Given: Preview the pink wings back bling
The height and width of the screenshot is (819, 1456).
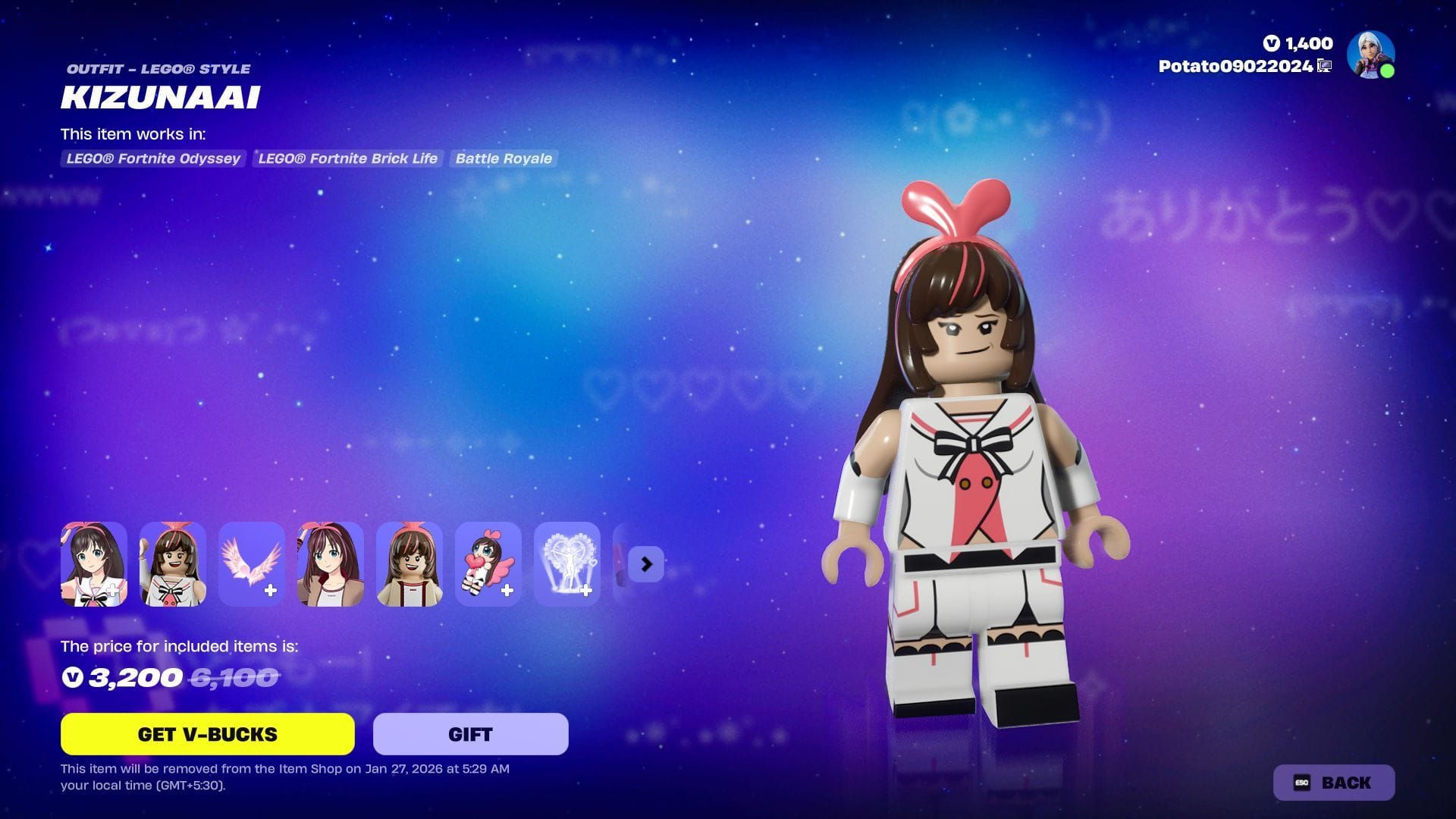Looking at the screenshot, I should tap(252, 564).
